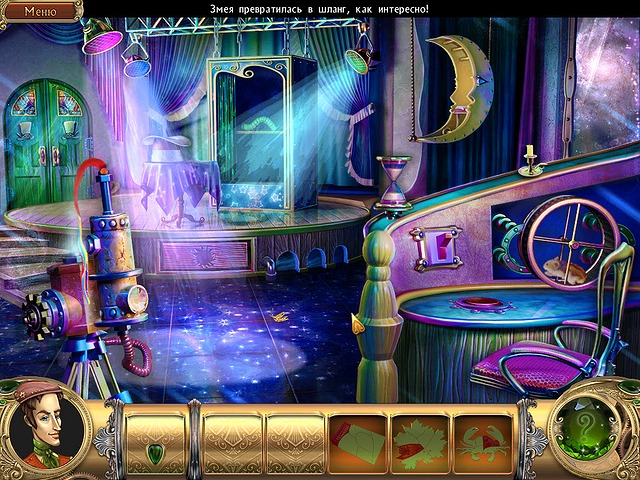Choose the crab silhouette inventory item
Image resolution: width=640 pixels, height=480 pixels.
tap(481, 440)
